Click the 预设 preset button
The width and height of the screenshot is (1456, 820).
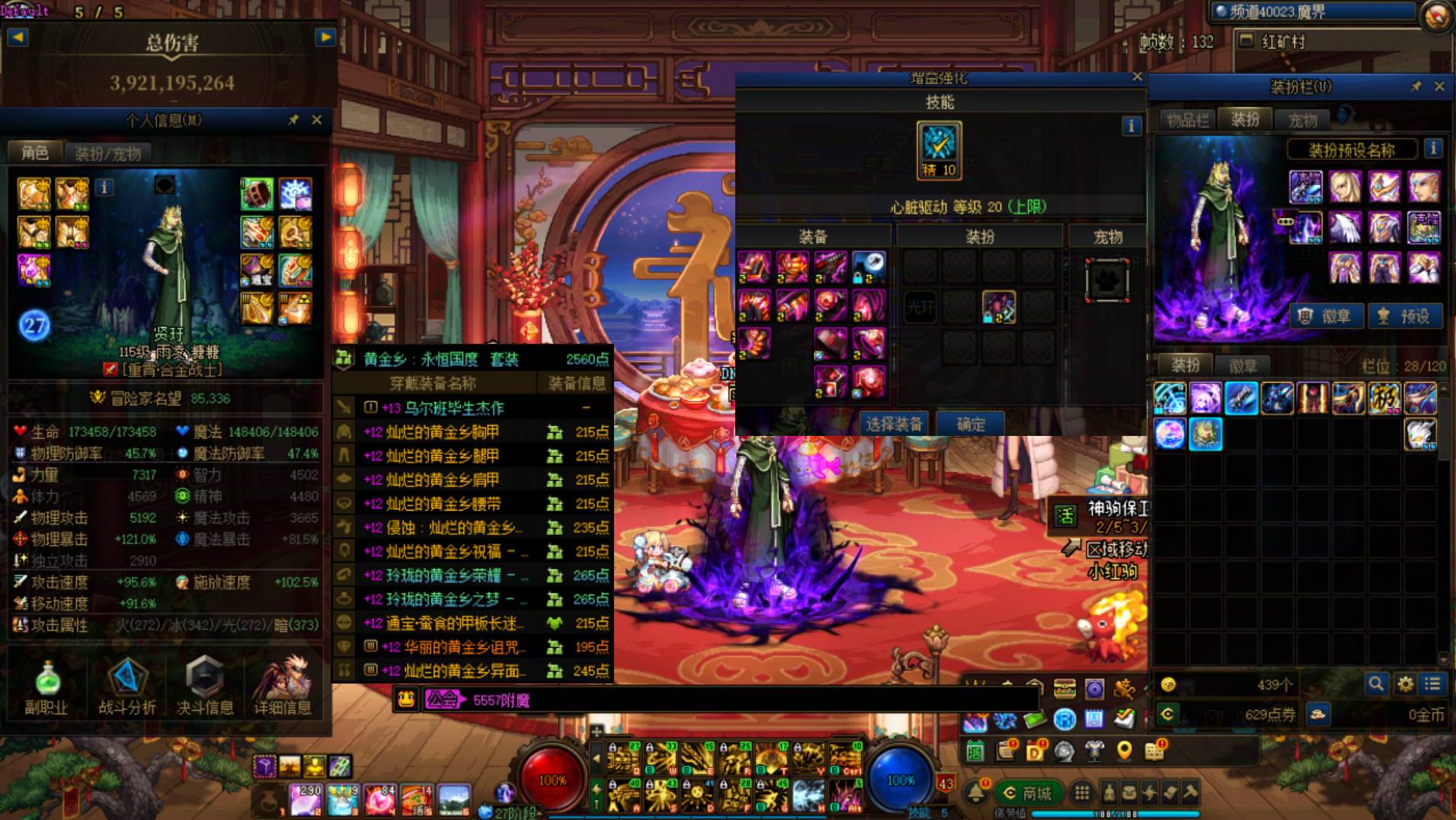point(1404,316)
